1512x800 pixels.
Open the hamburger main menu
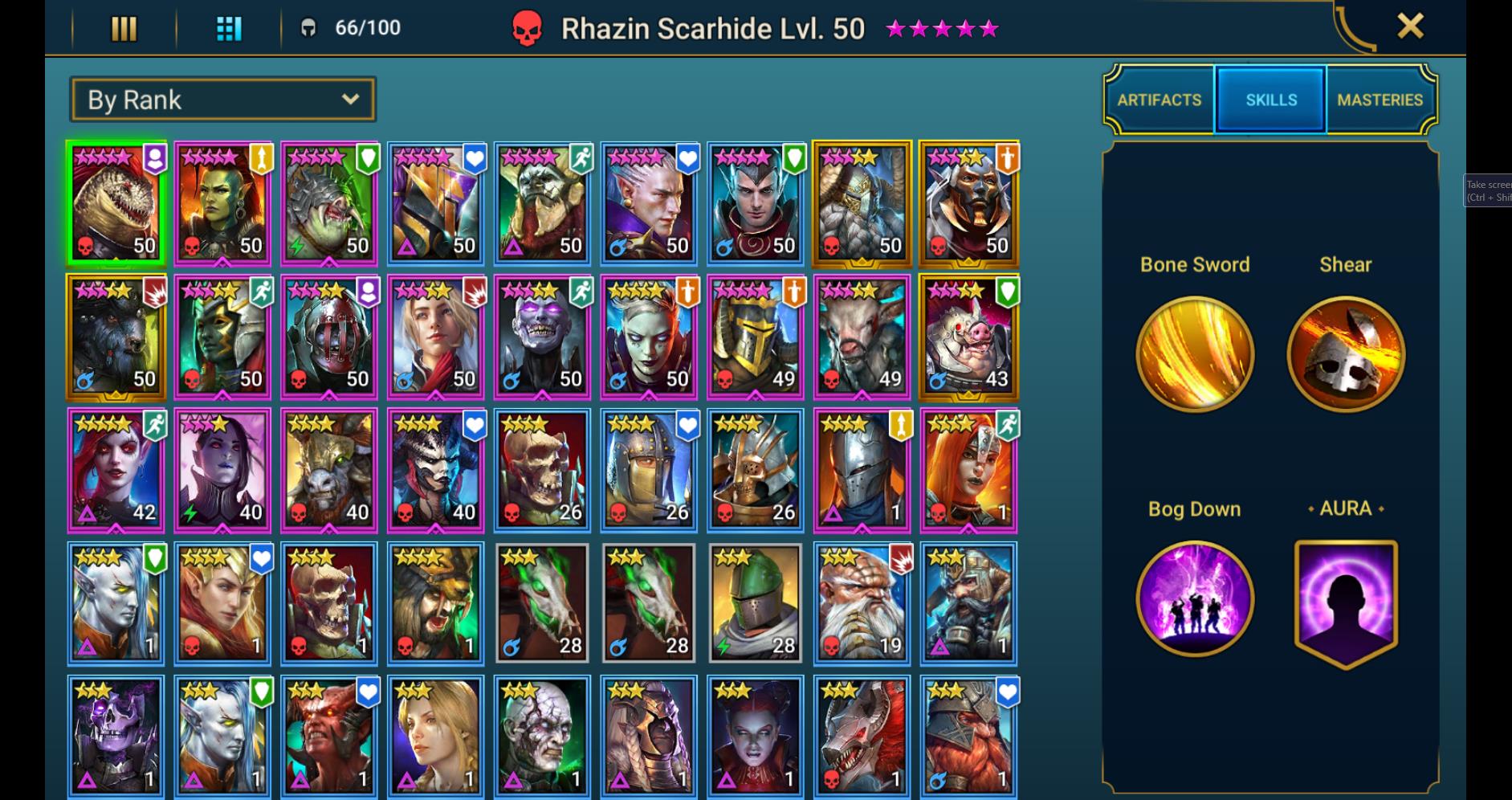pyautogui.click(x=124, y=28)
